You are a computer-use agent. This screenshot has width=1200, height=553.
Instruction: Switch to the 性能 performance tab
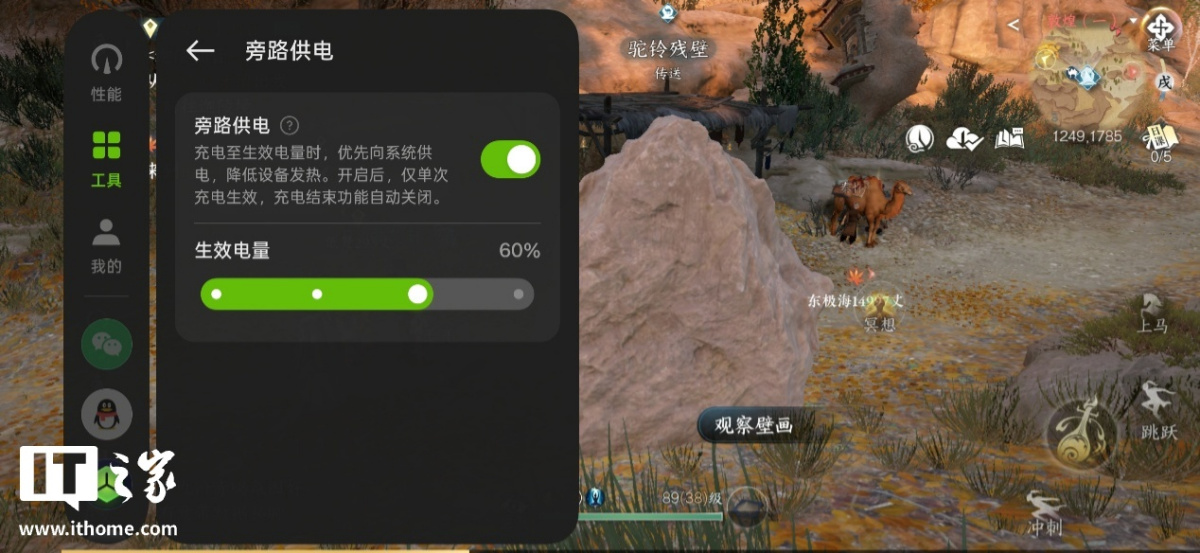pyautogui.click(x=106, y=72)
